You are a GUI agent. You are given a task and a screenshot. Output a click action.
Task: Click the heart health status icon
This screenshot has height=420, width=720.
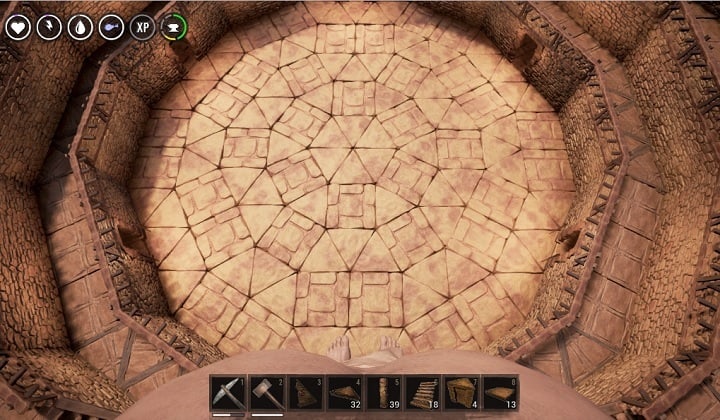pos(17,27)
